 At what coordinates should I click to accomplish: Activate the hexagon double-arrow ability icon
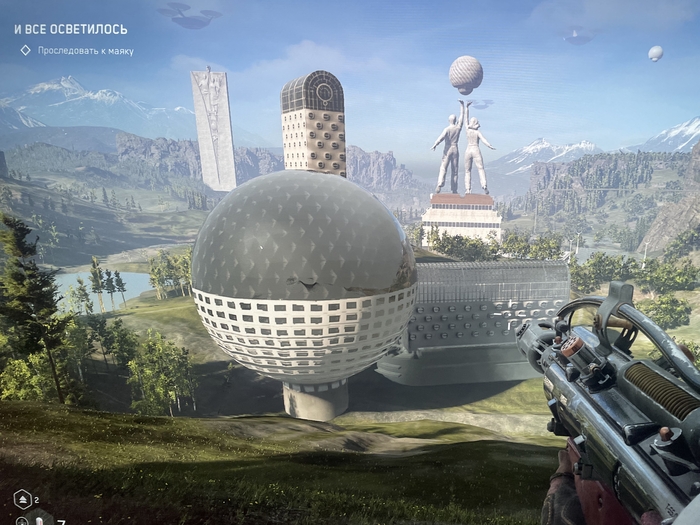coord(22,498)
